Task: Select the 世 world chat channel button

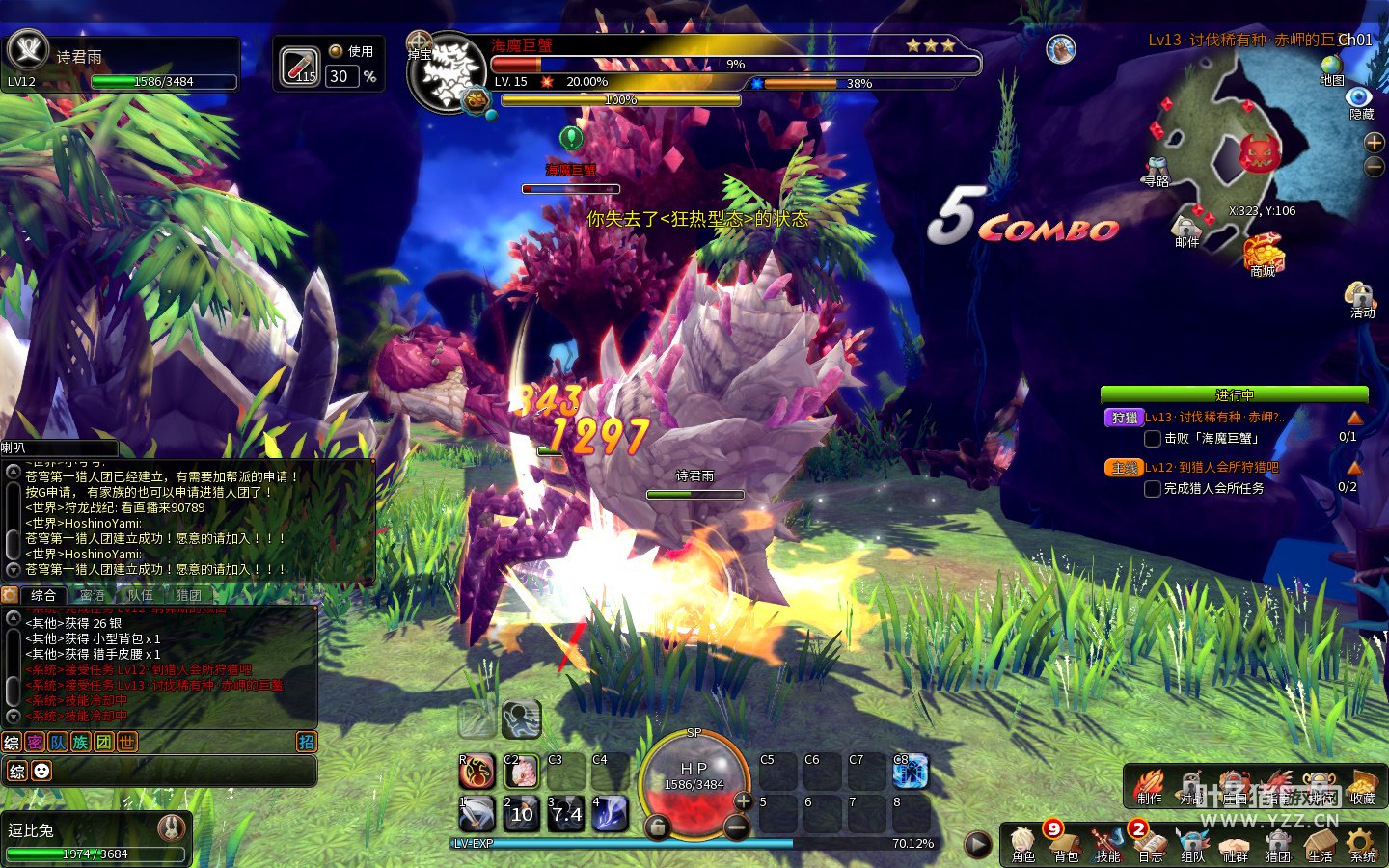Action: pyautogui.click(x=126, y=742)
